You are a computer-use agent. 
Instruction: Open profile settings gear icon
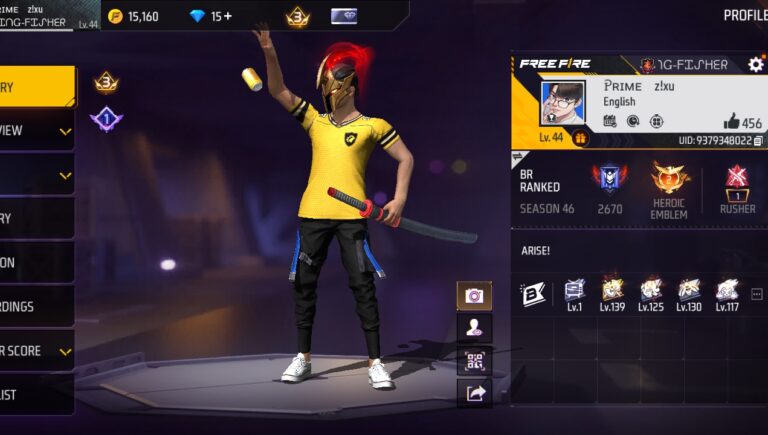coord(755,64)
